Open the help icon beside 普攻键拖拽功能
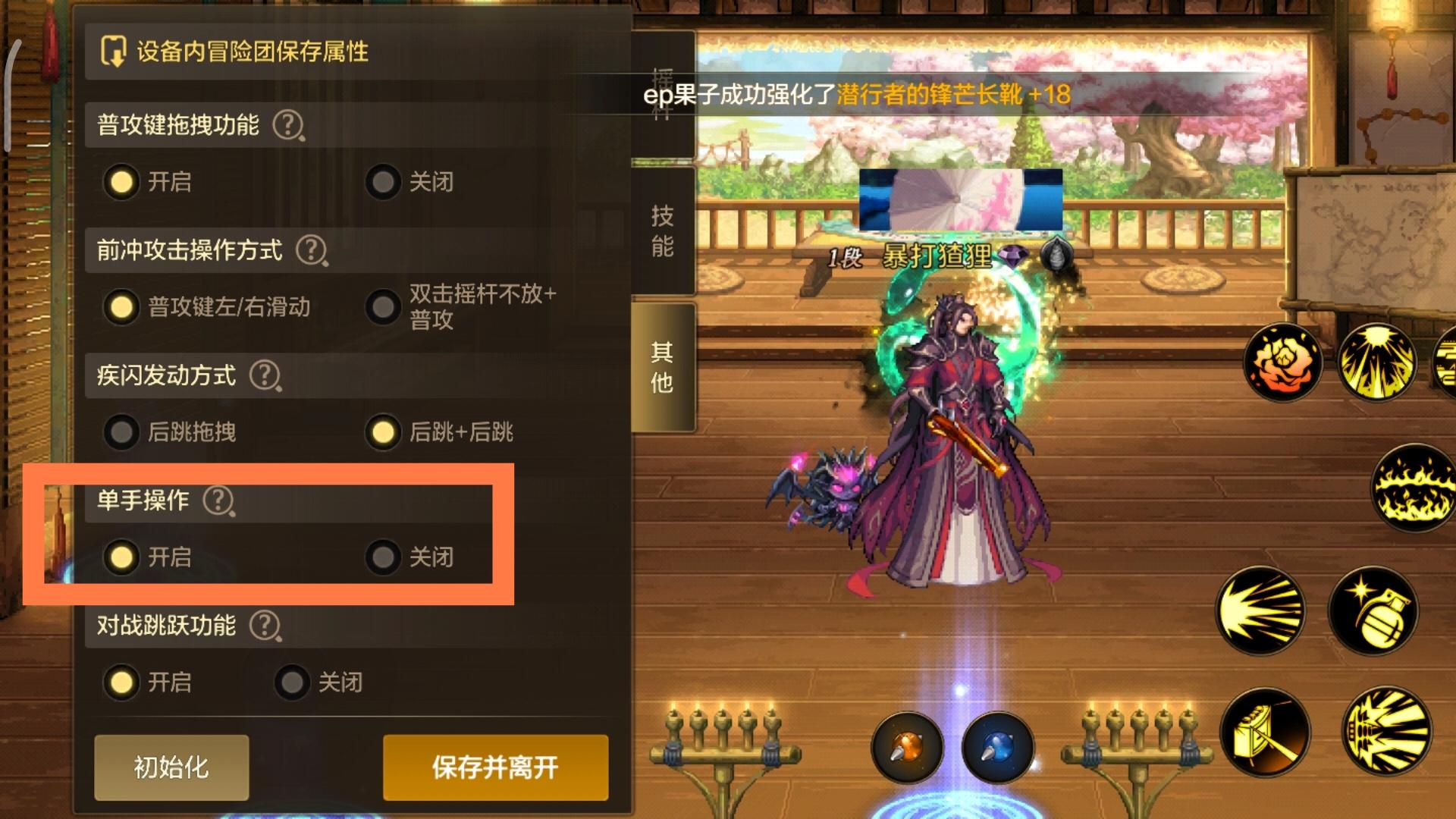The width and height of the screenshot is (1456, 819). [x=288, y=127]
